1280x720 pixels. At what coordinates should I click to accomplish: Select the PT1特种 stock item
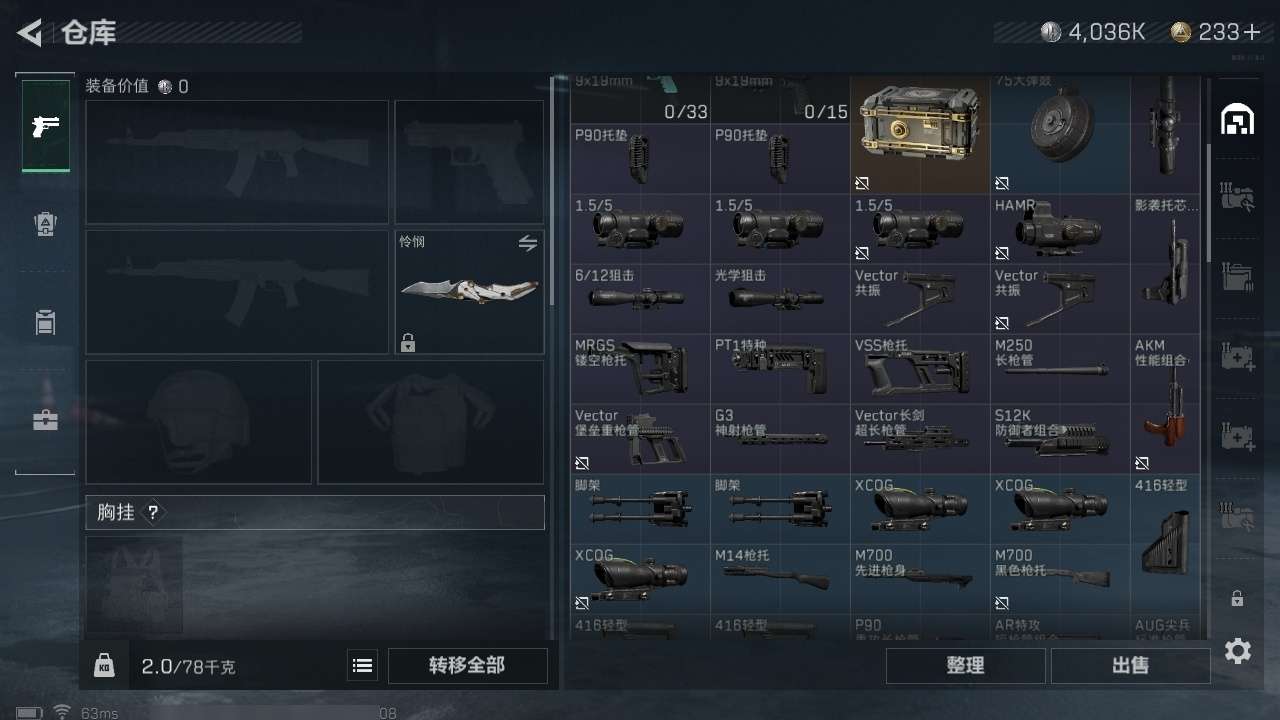tap(780, 369)
